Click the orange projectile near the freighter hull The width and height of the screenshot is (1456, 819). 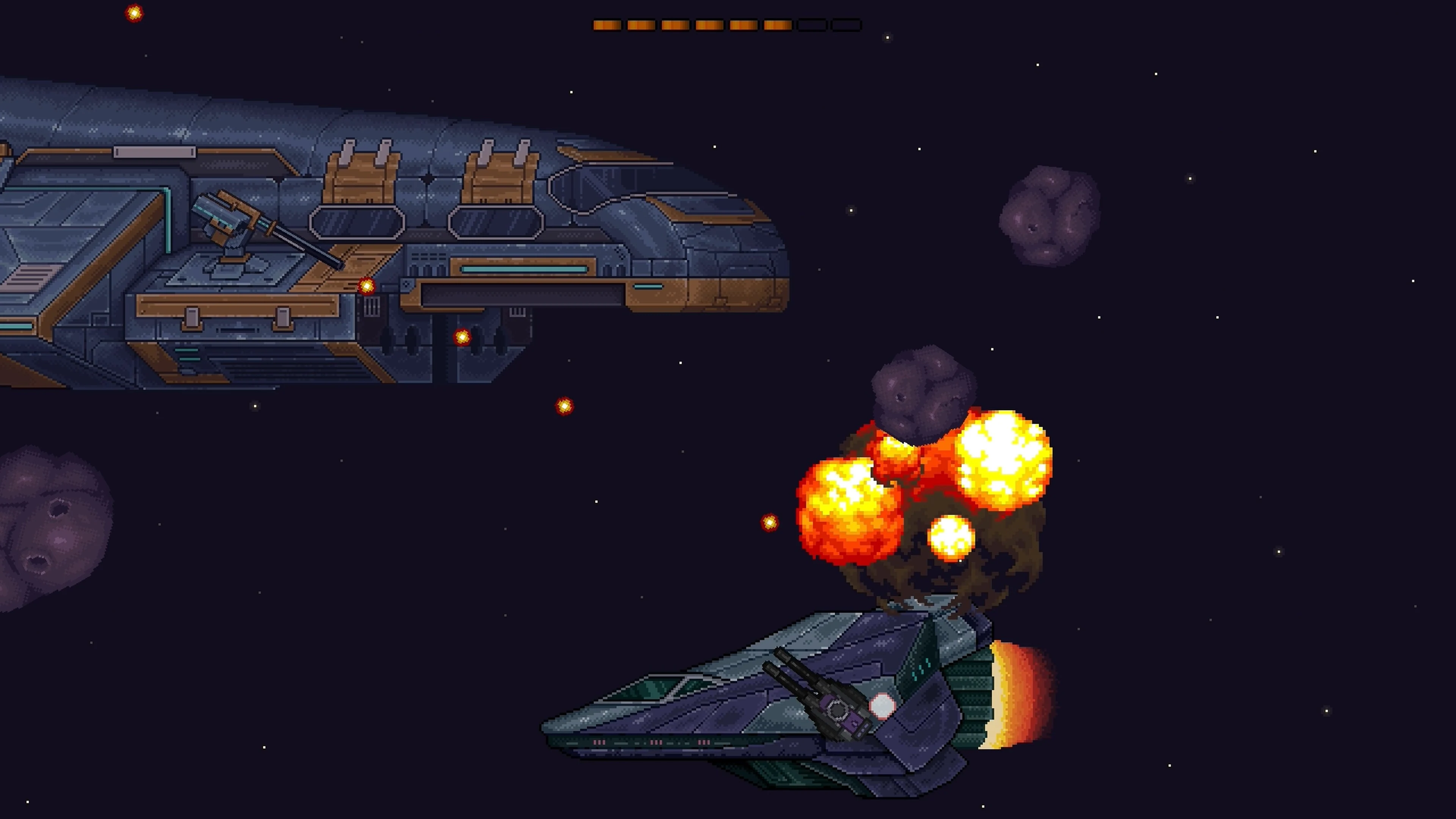[367, 287]
